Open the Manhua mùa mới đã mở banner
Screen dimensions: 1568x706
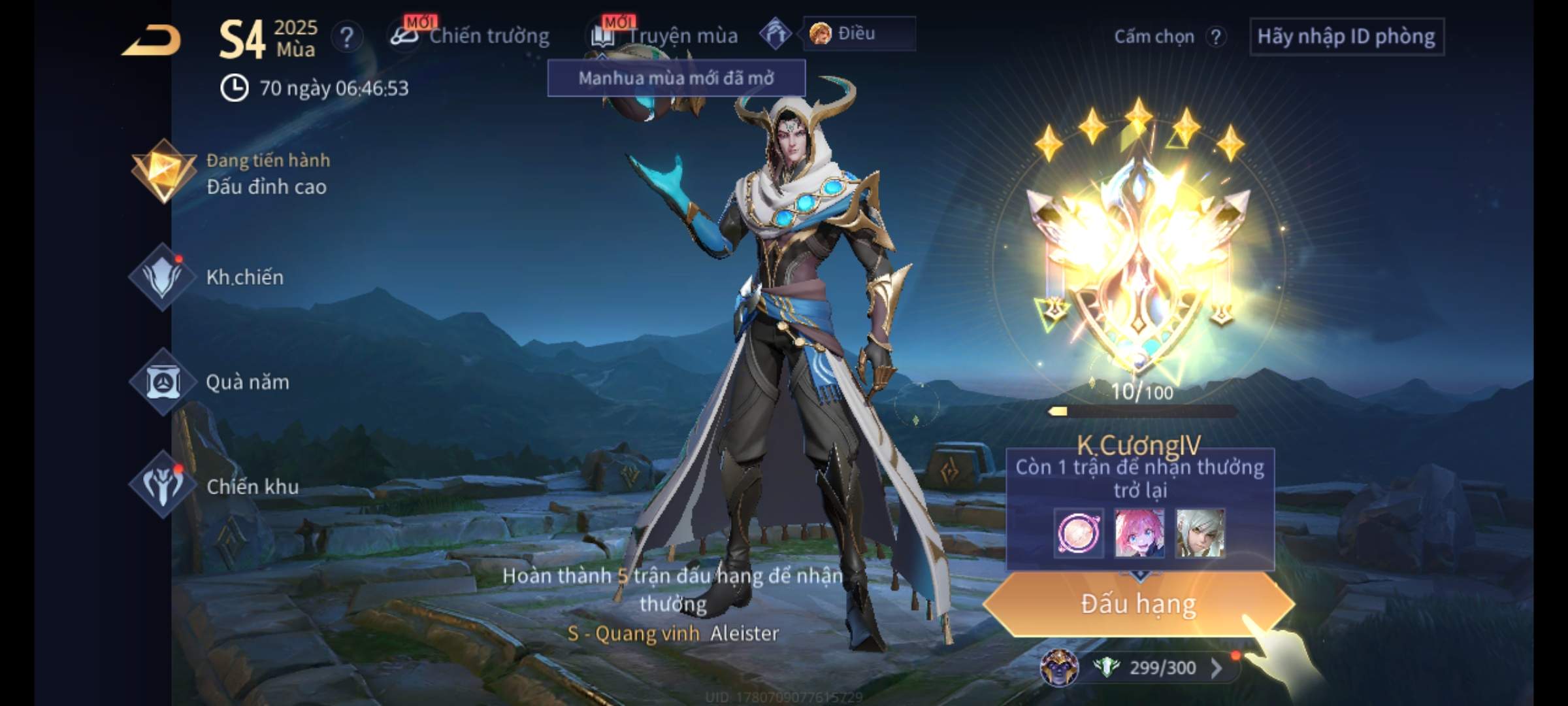point(676,78)
